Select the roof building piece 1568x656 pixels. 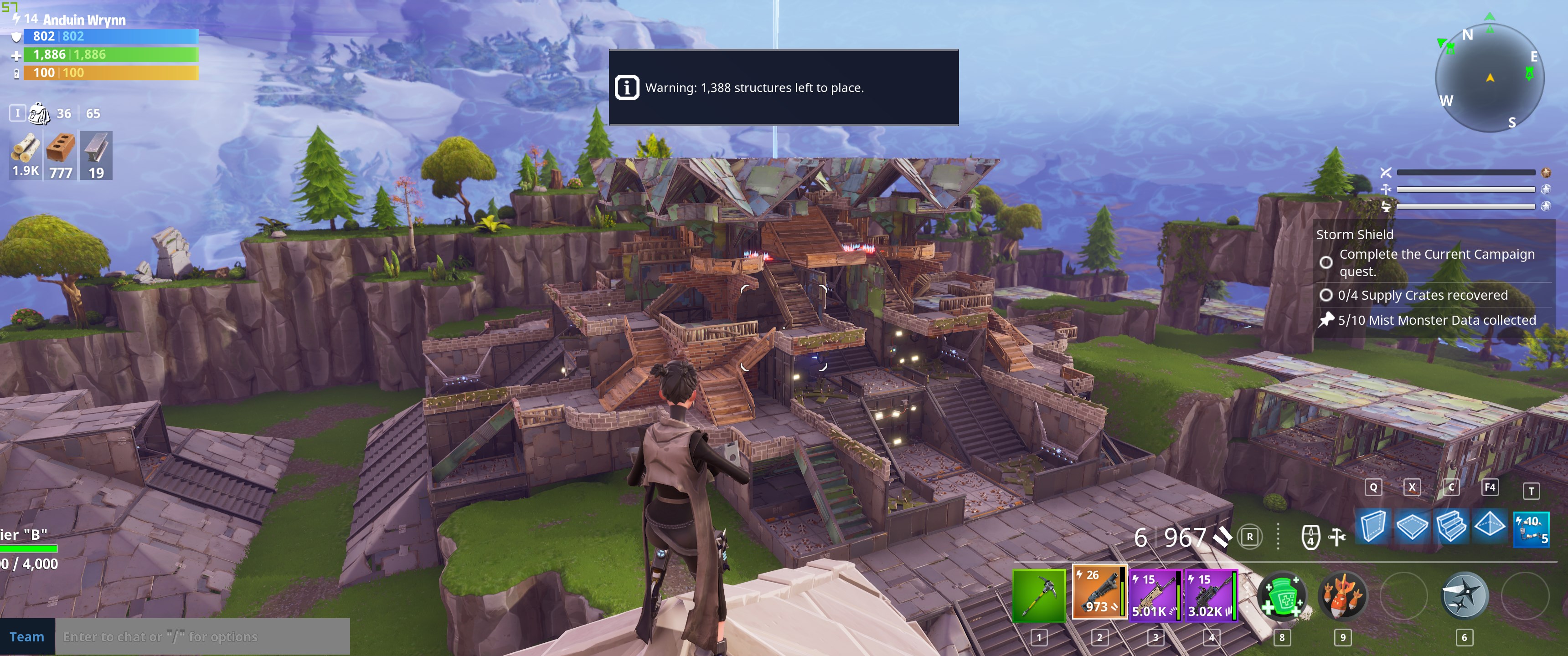(1491, 526)
